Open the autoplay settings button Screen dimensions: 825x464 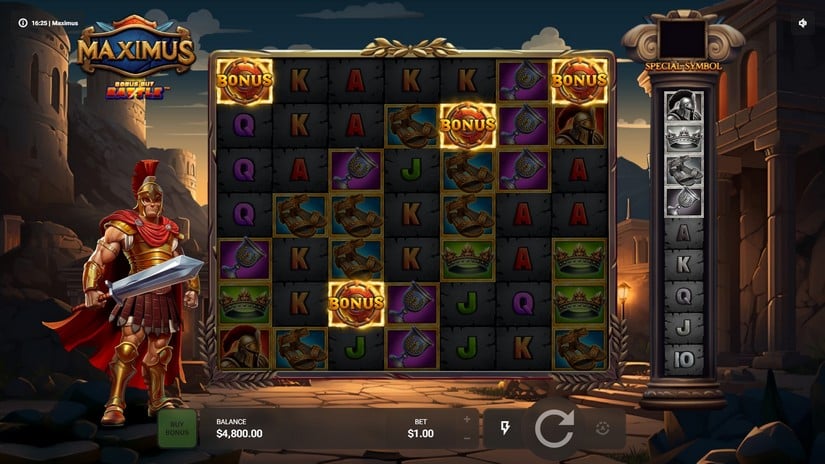tap(604, 428)
